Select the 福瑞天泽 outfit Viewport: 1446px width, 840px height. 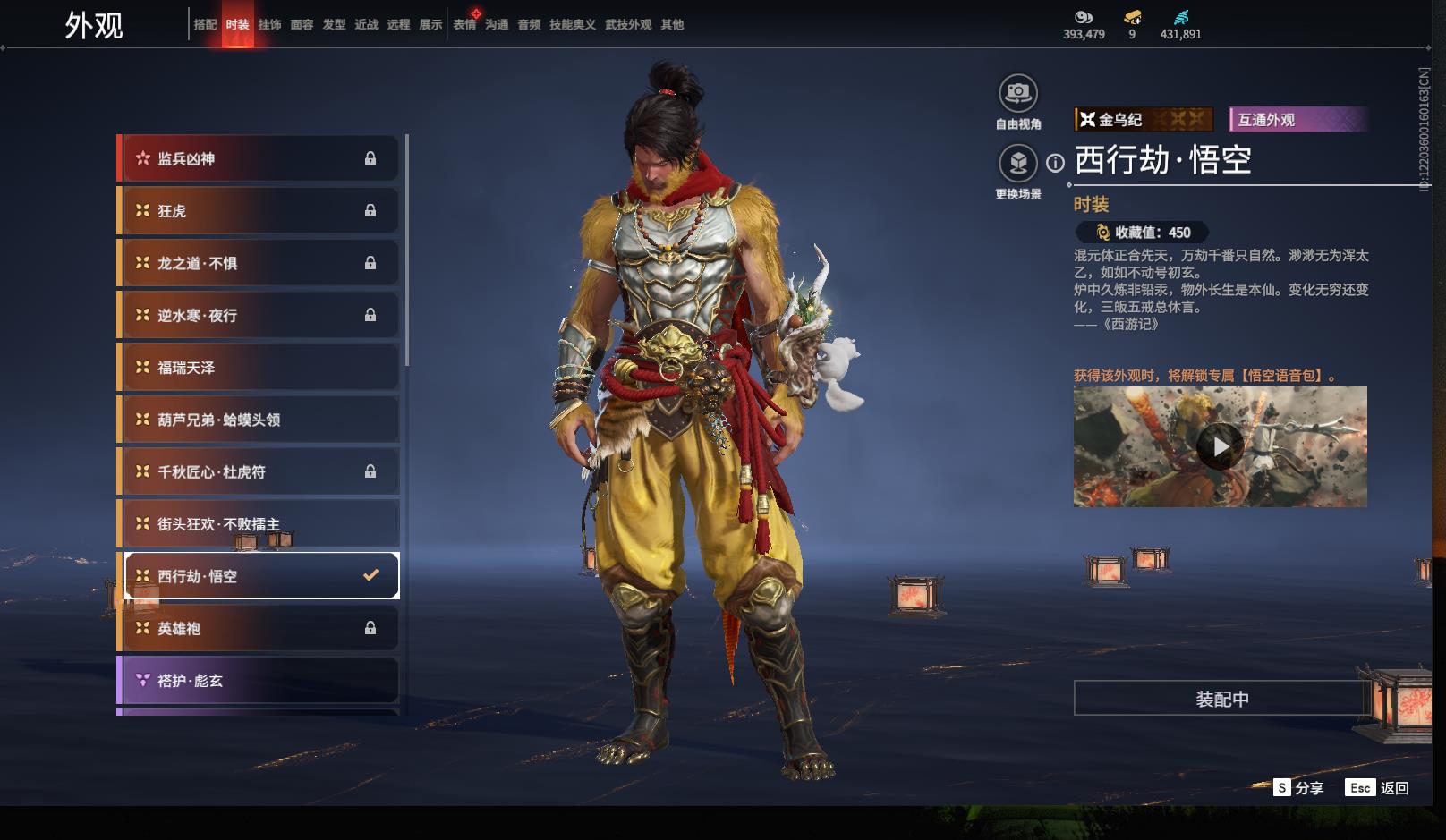[258, 368]
